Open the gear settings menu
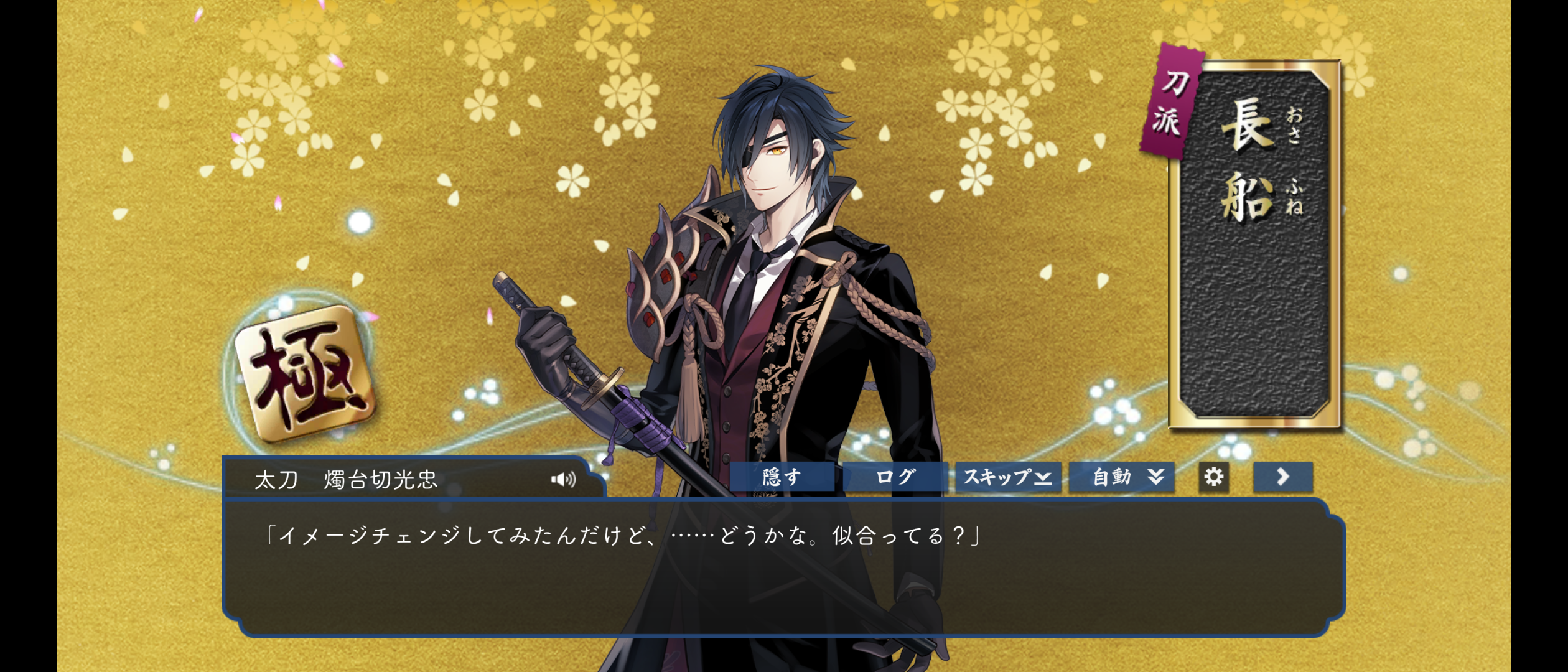1568x672 pixels. 1213,477
